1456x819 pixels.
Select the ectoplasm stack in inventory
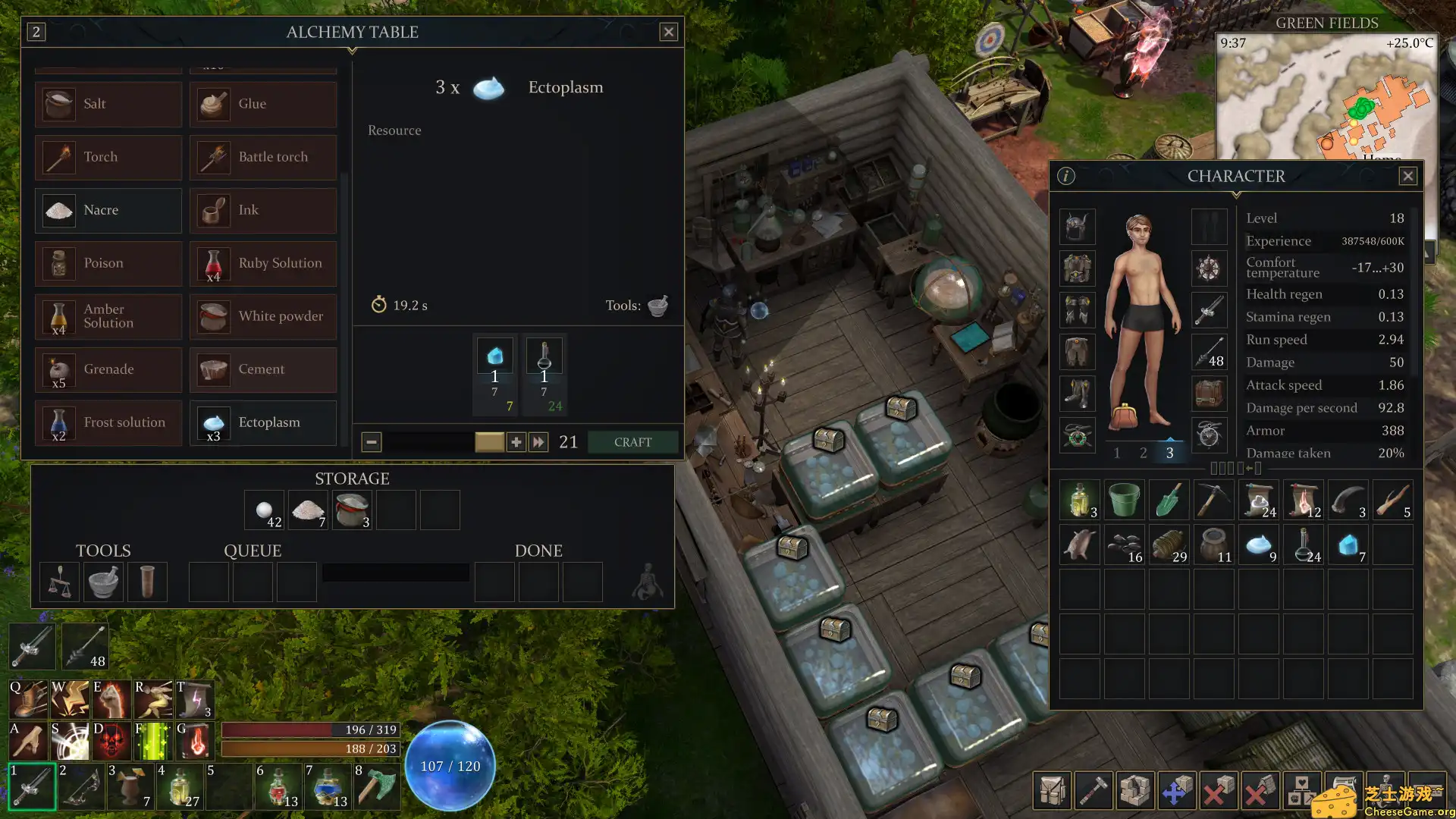coord(1259,545)
